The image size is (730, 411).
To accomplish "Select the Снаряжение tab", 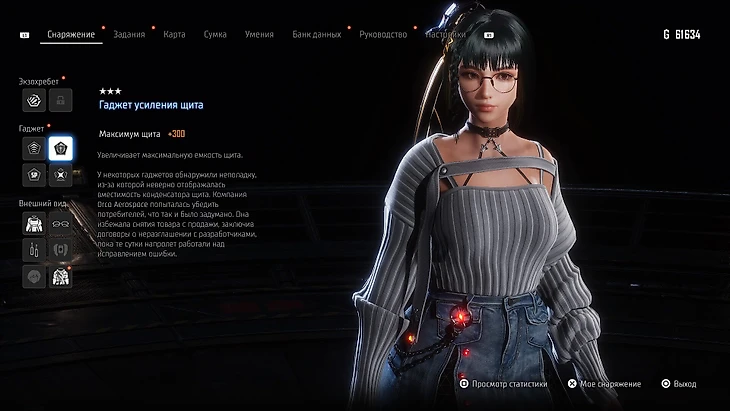I will click(71, 34).
